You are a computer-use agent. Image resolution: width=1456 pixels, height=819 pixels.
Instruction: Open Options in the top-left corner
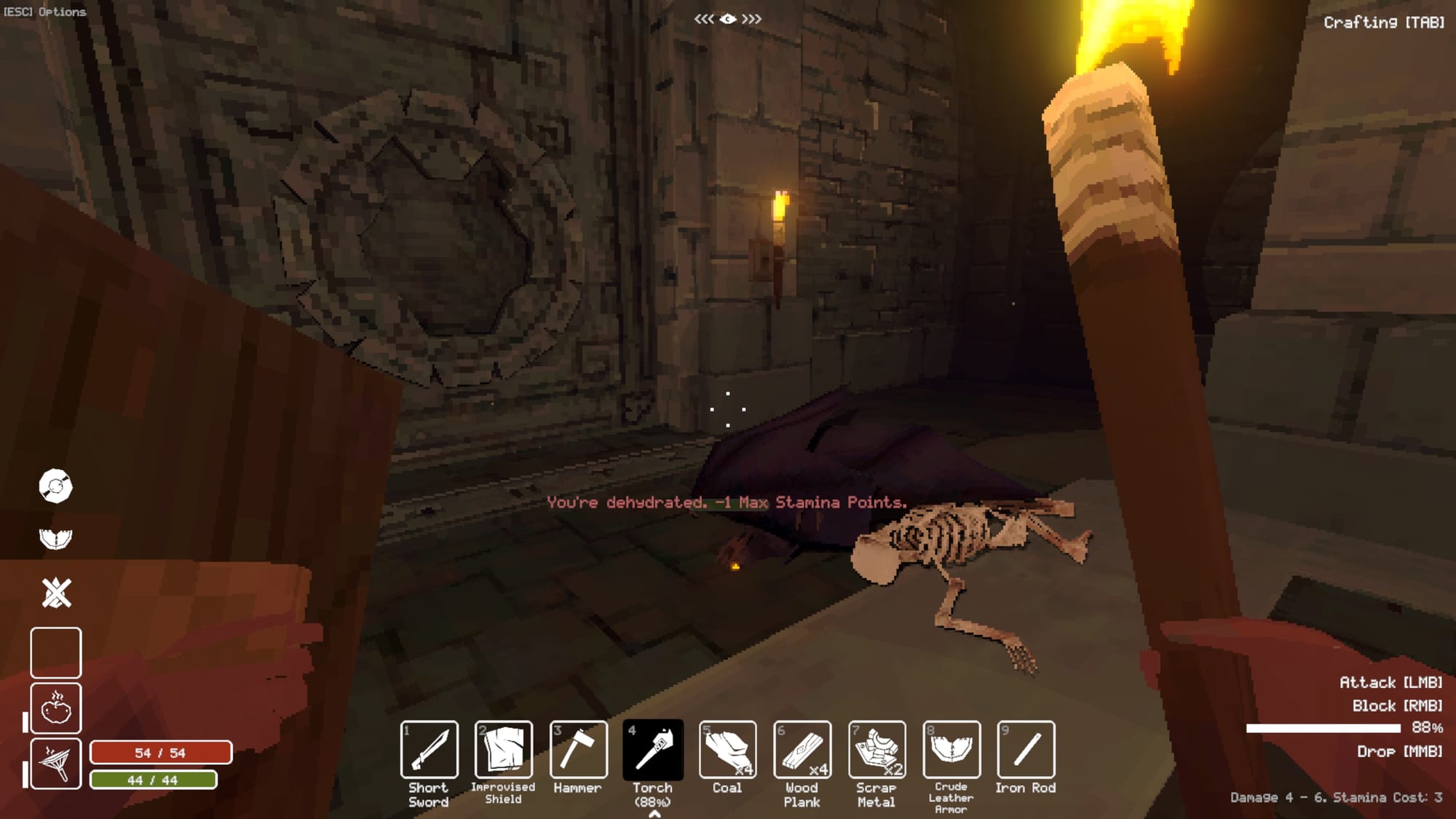coord(45,12)
